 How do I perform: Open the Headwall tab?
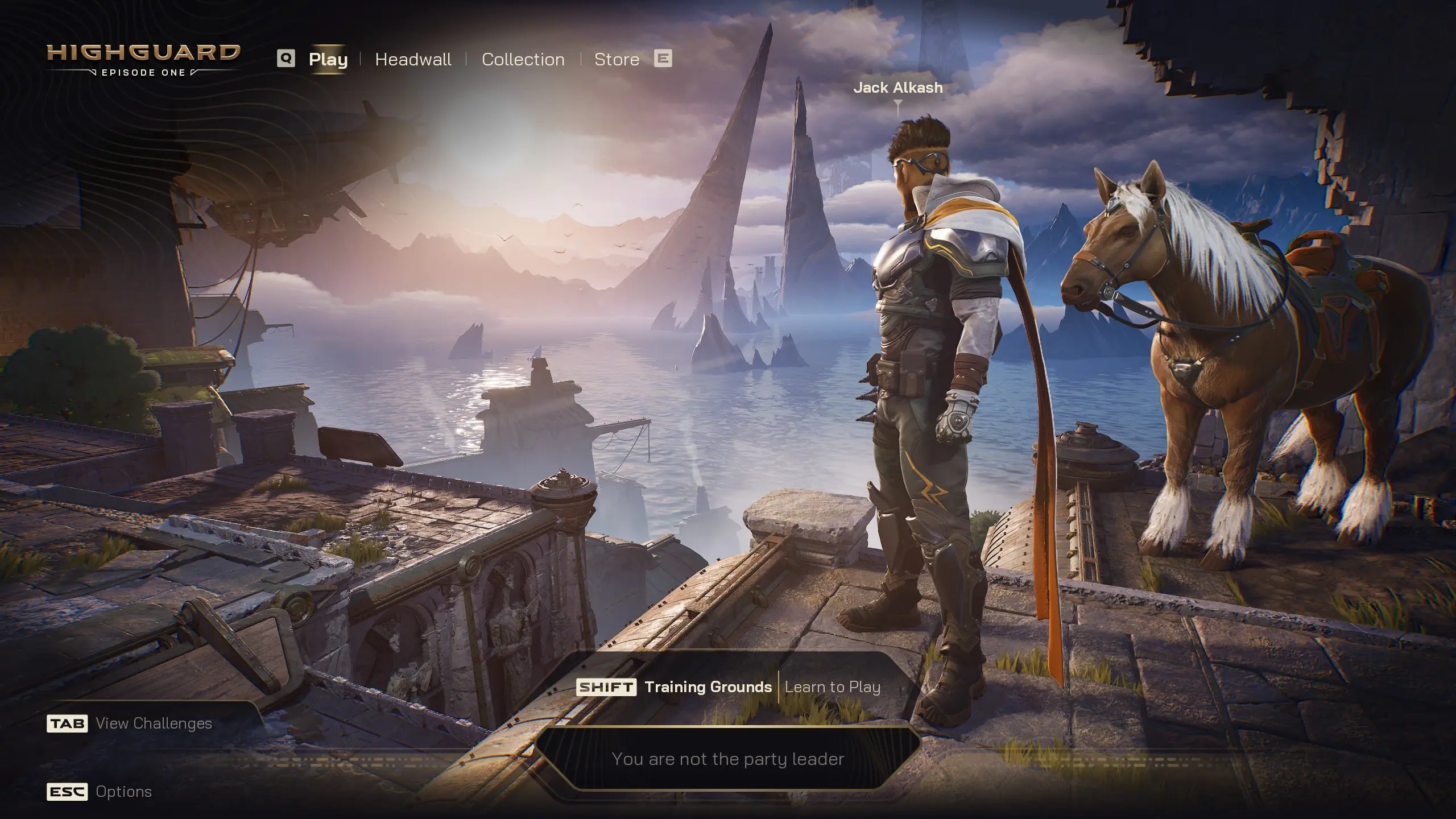tap(413, 59)
